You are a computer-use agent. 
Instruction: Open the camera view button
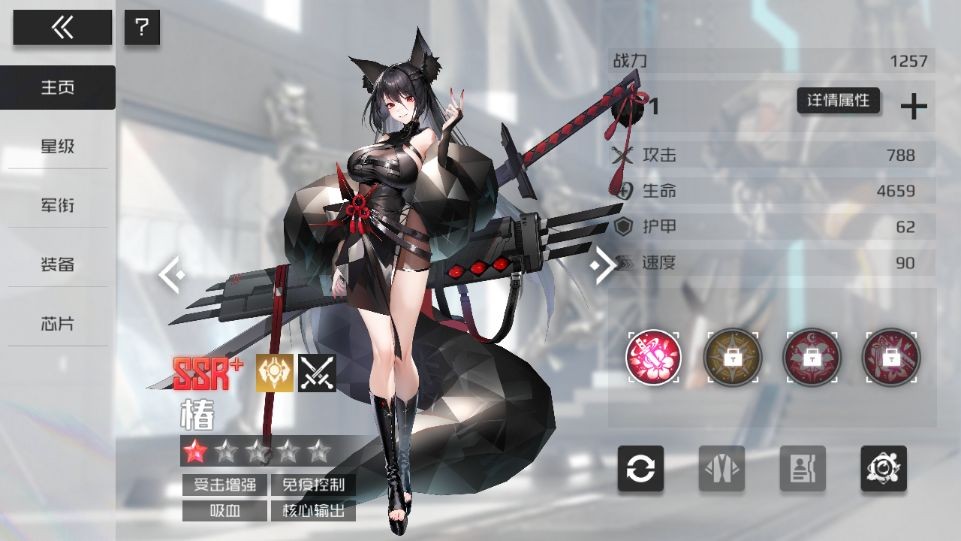coord(884,469)
